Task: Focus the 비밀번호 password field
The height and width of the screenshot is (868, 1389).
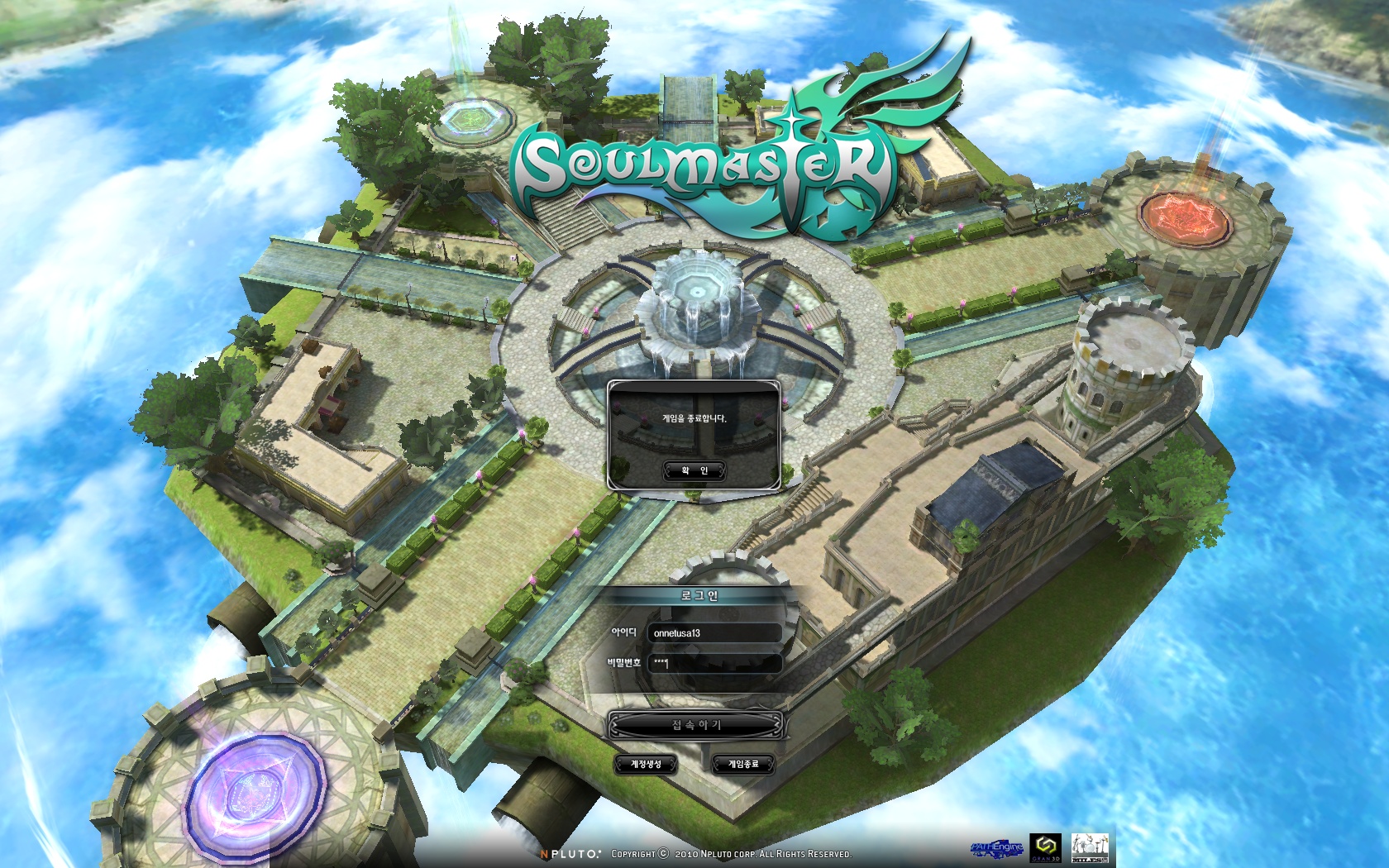Action: 714,663
